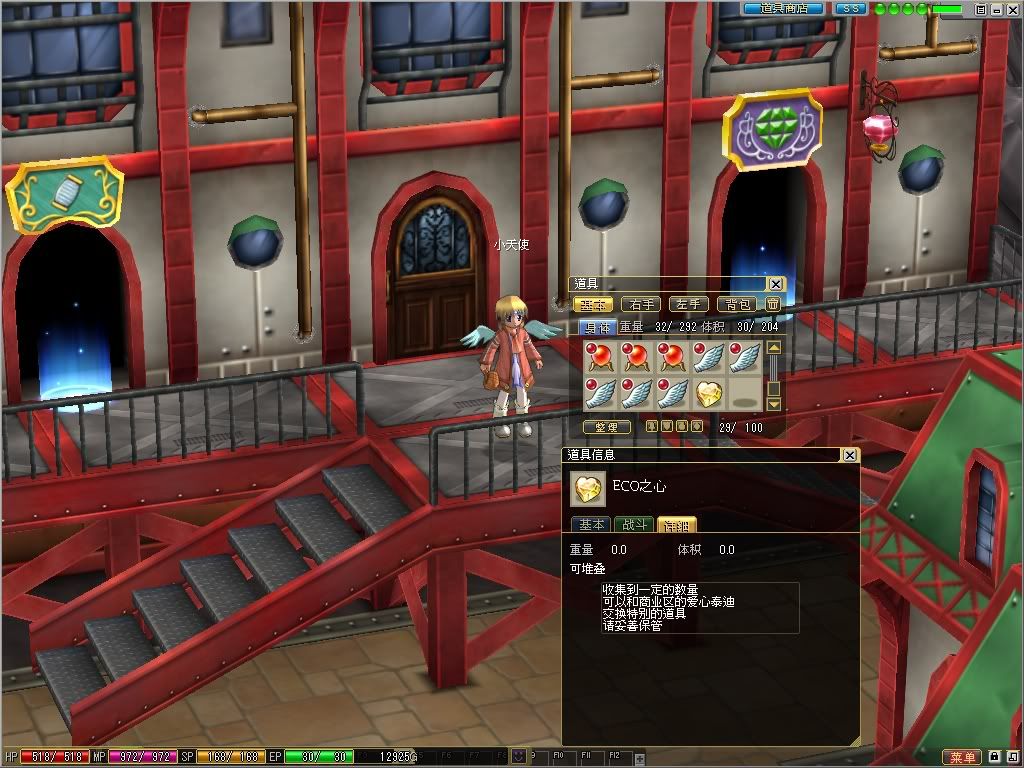Screen dimensions: 1024x768
Task: Show the 战斗 item info tab
Action: tap(634, 524)
